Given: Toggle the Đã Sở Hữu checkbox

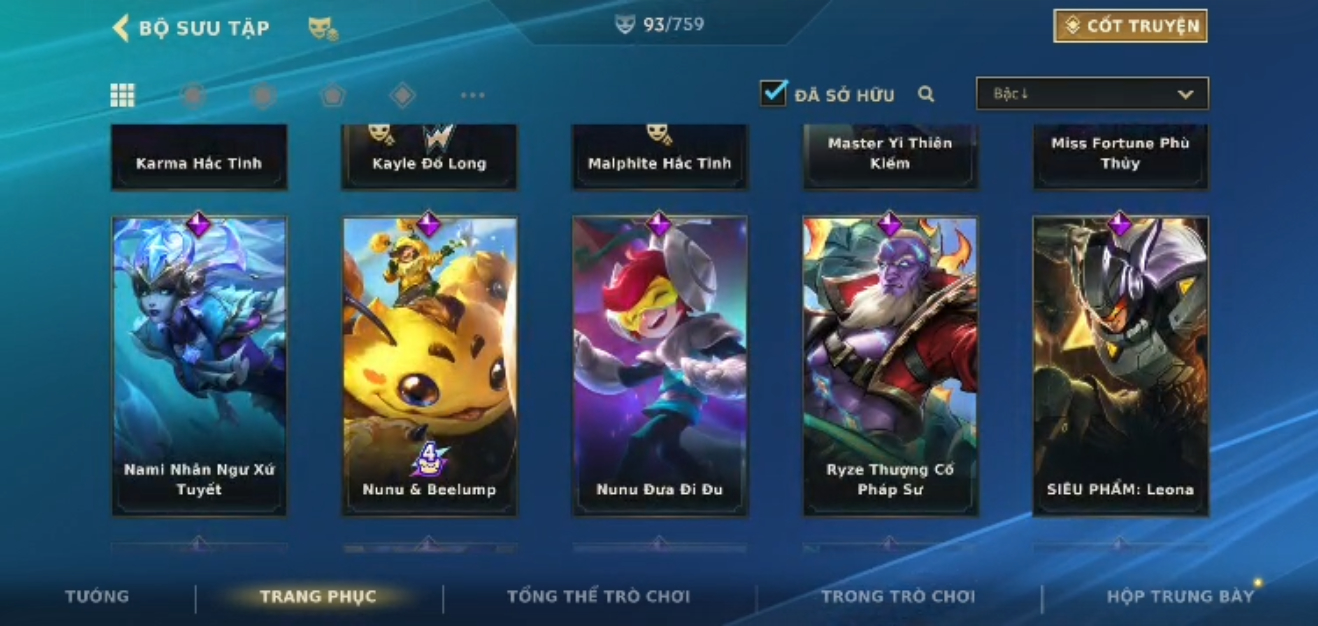Looking at the screenshot, I should pyautogui.click(x=773, y=94).
